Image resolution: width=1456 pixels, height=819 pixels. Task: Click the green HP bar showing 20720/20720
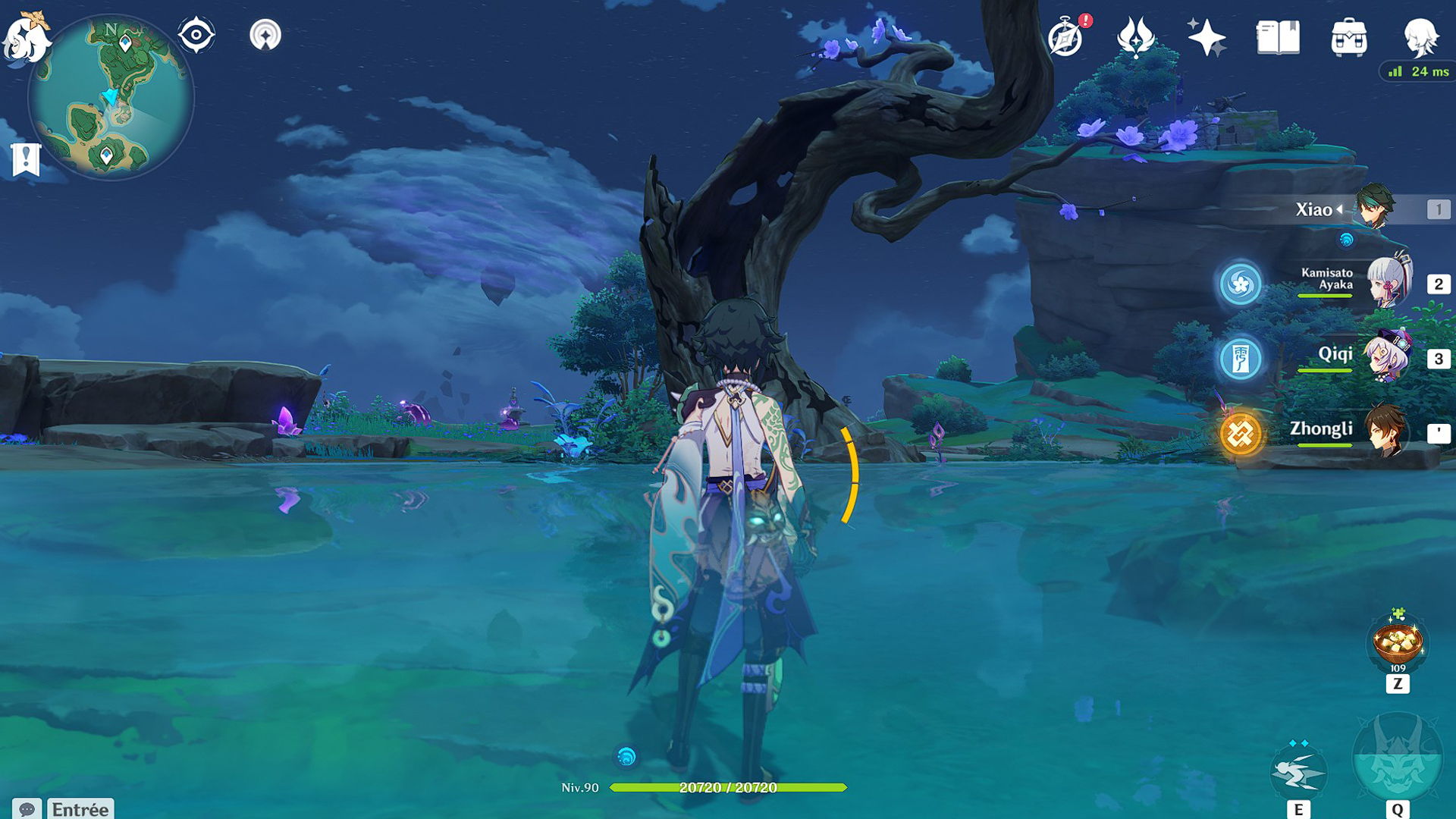(x=728, y=787)
